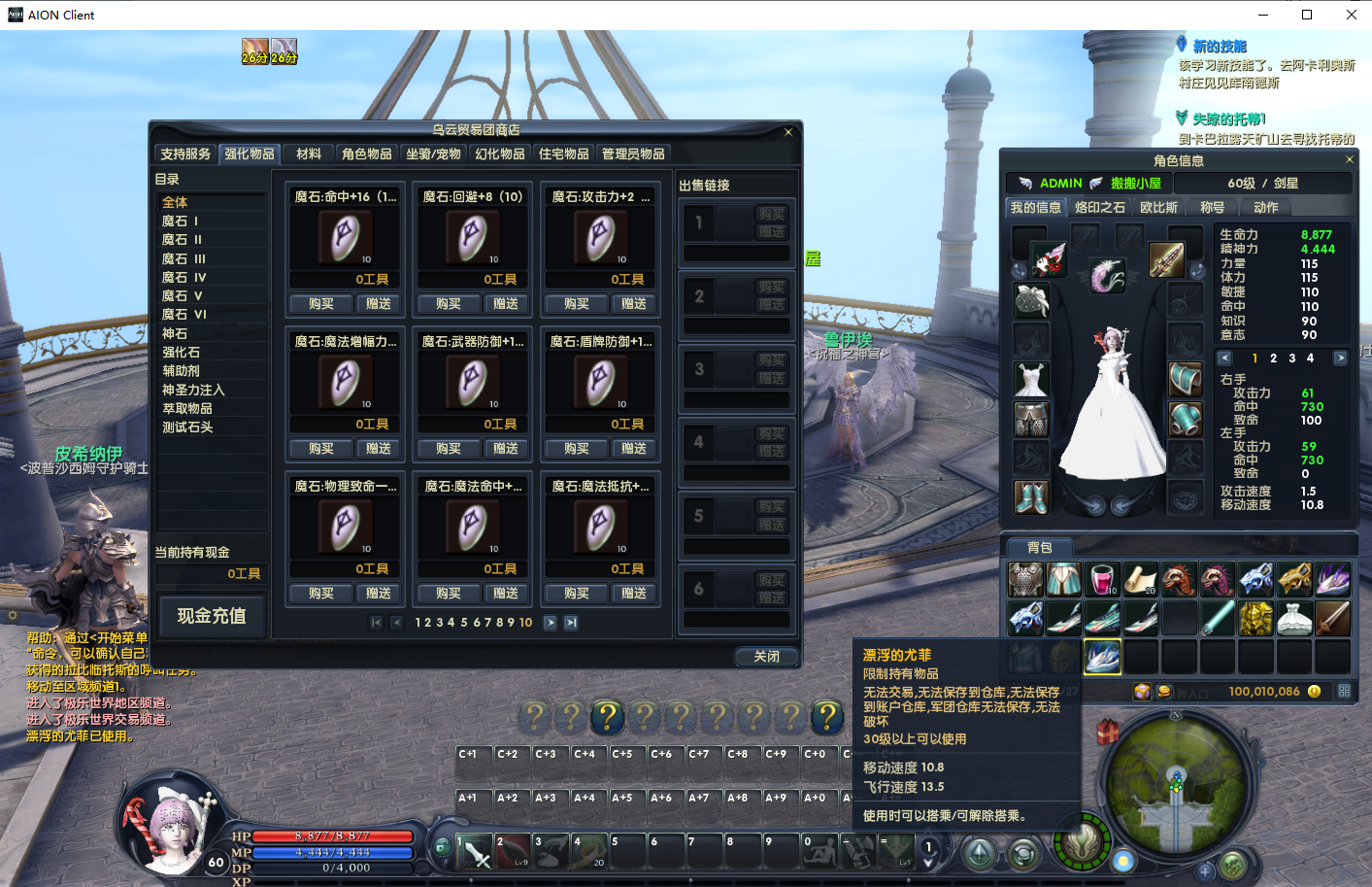Open the 烙印之石 character tab
Viewport: 1372px width, 887px height.
point(1099,208)
